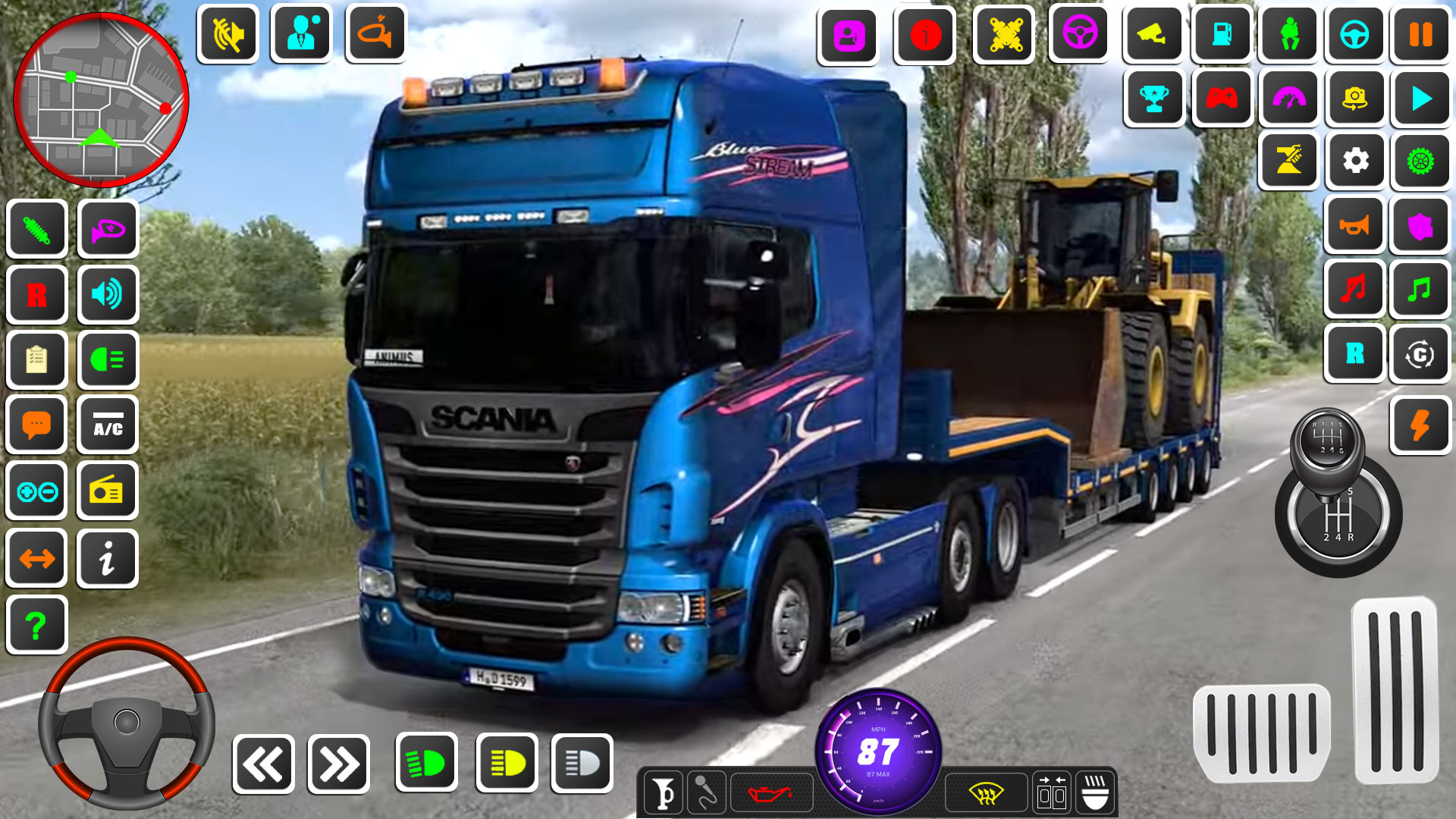Open the achievements trophy icon

(x=1153, y=99)
